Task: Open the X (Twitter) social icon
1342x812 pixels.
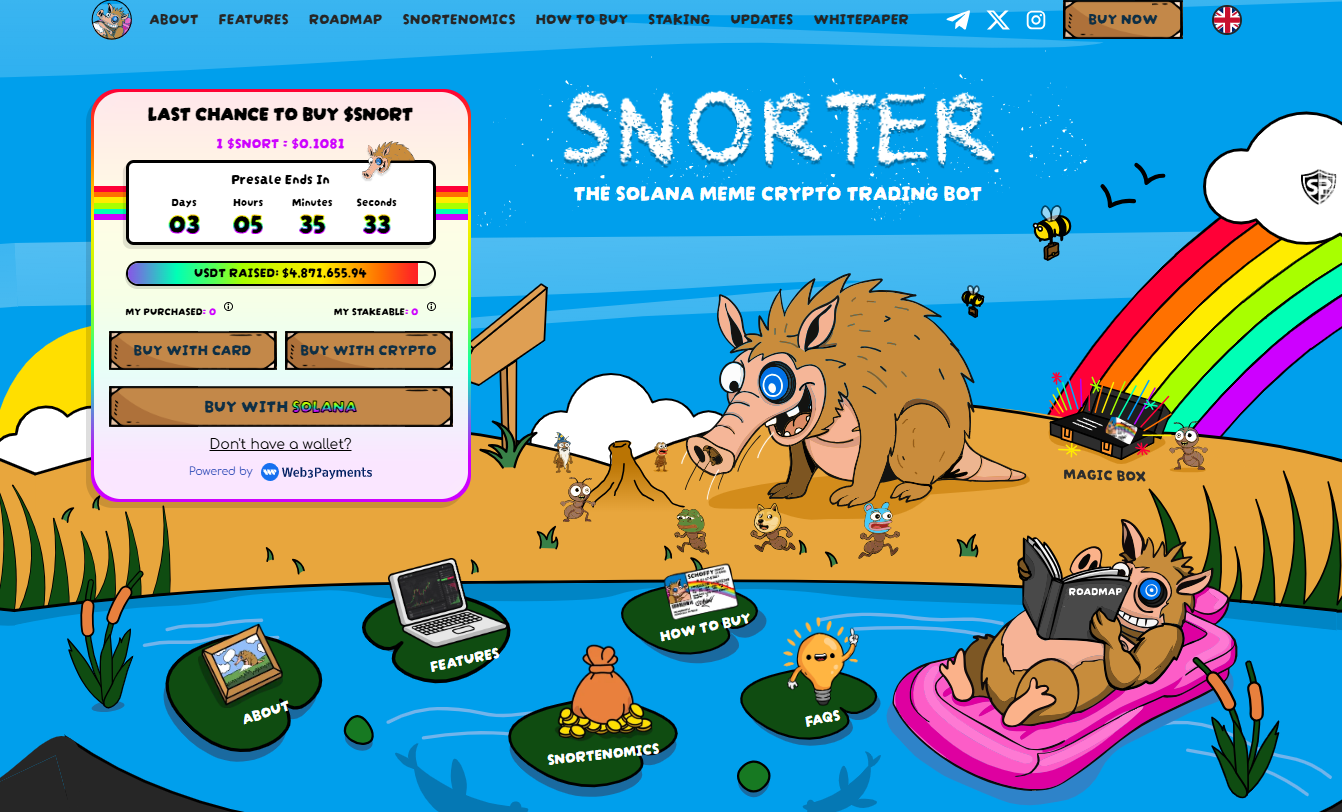Action: pyautogui.click(x=996, y=18)
